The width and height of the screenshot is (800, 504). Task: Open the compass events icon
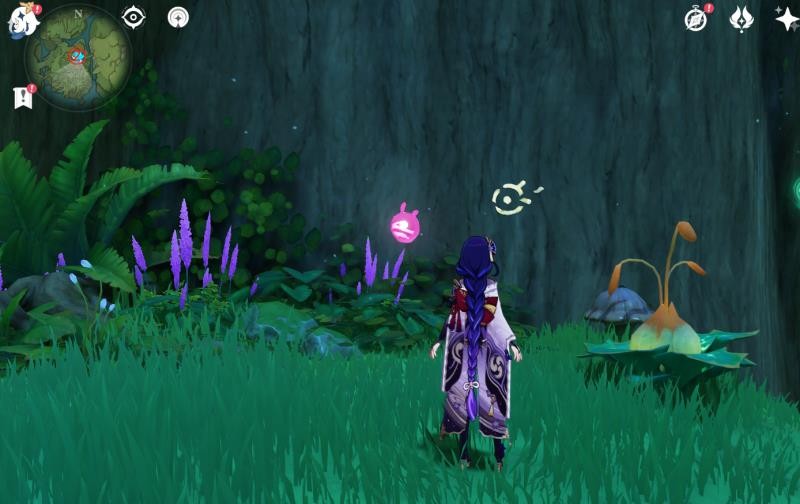[x=696, y=19]
